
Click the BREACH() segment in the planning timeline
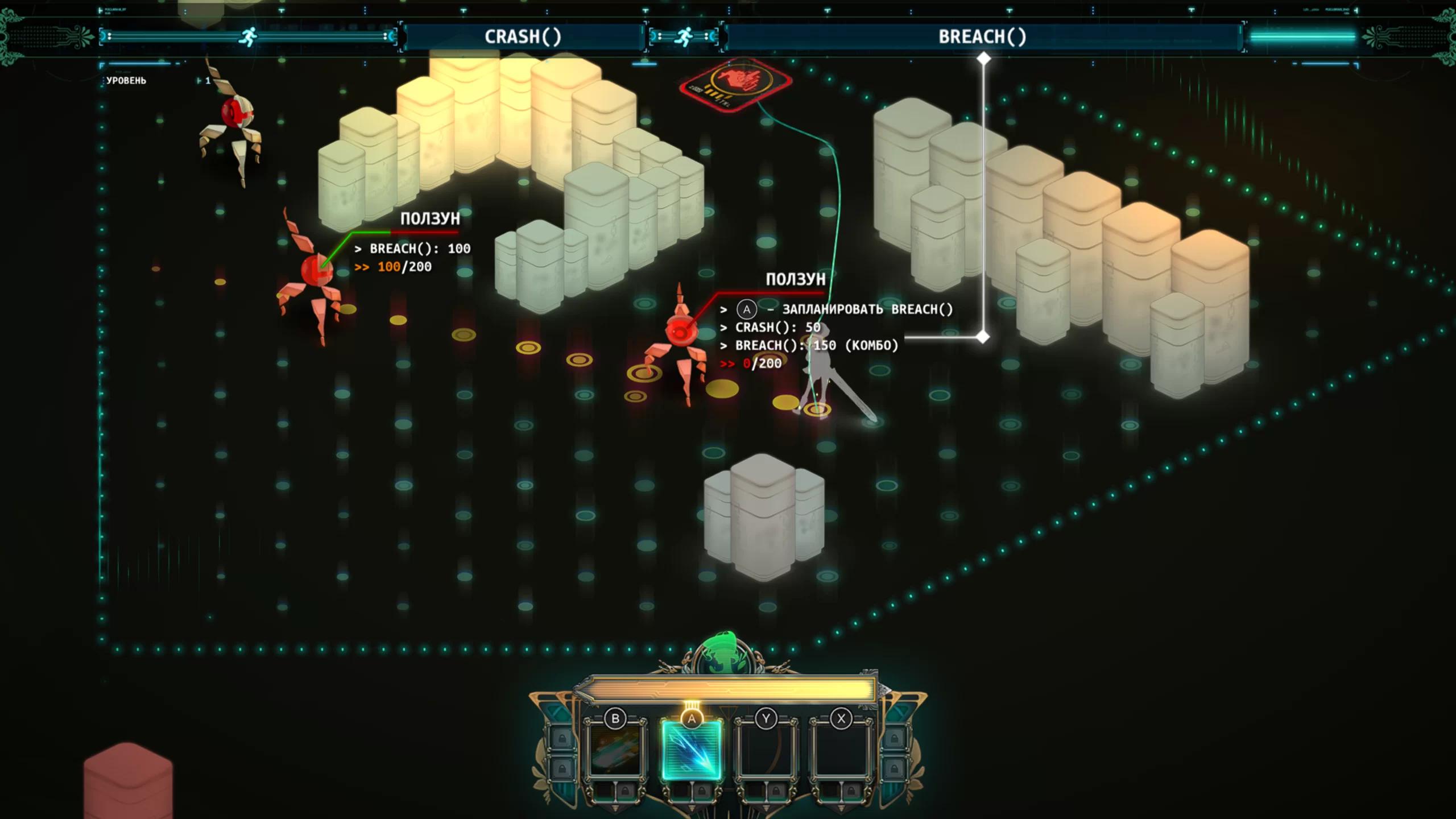coord(982,36)
